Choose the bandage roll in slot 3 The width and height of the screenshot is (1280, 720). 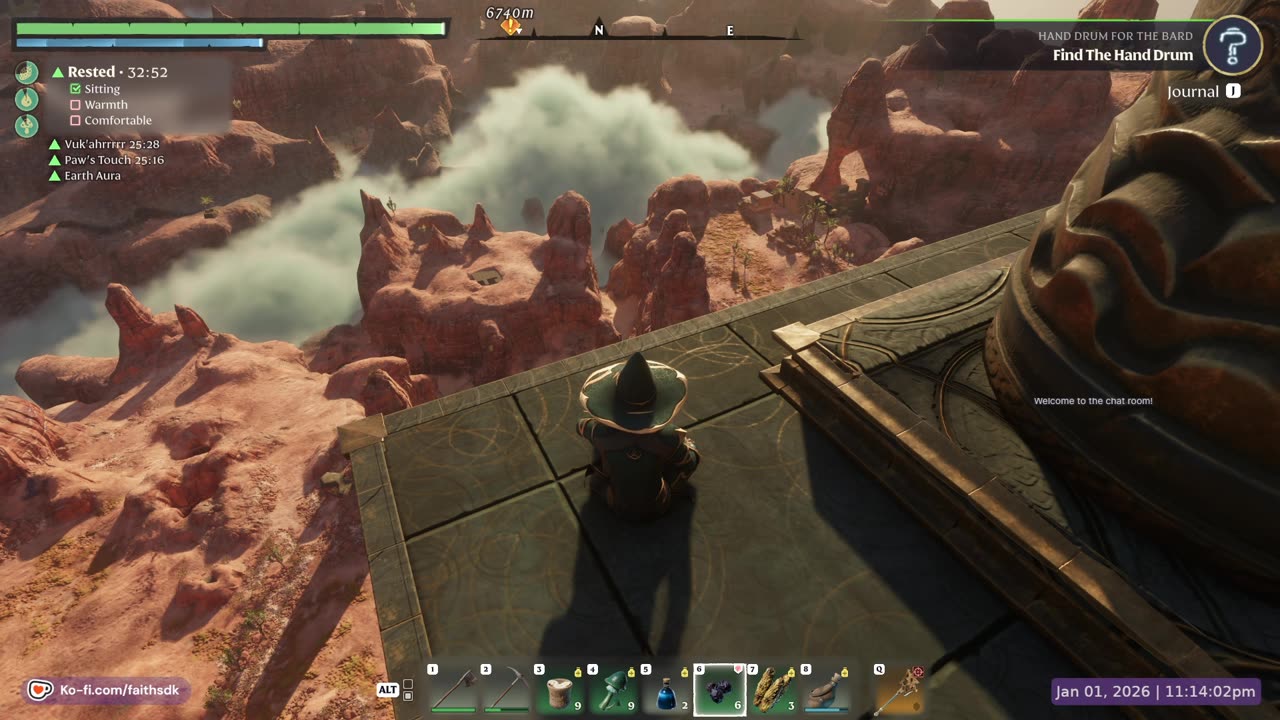559,690
